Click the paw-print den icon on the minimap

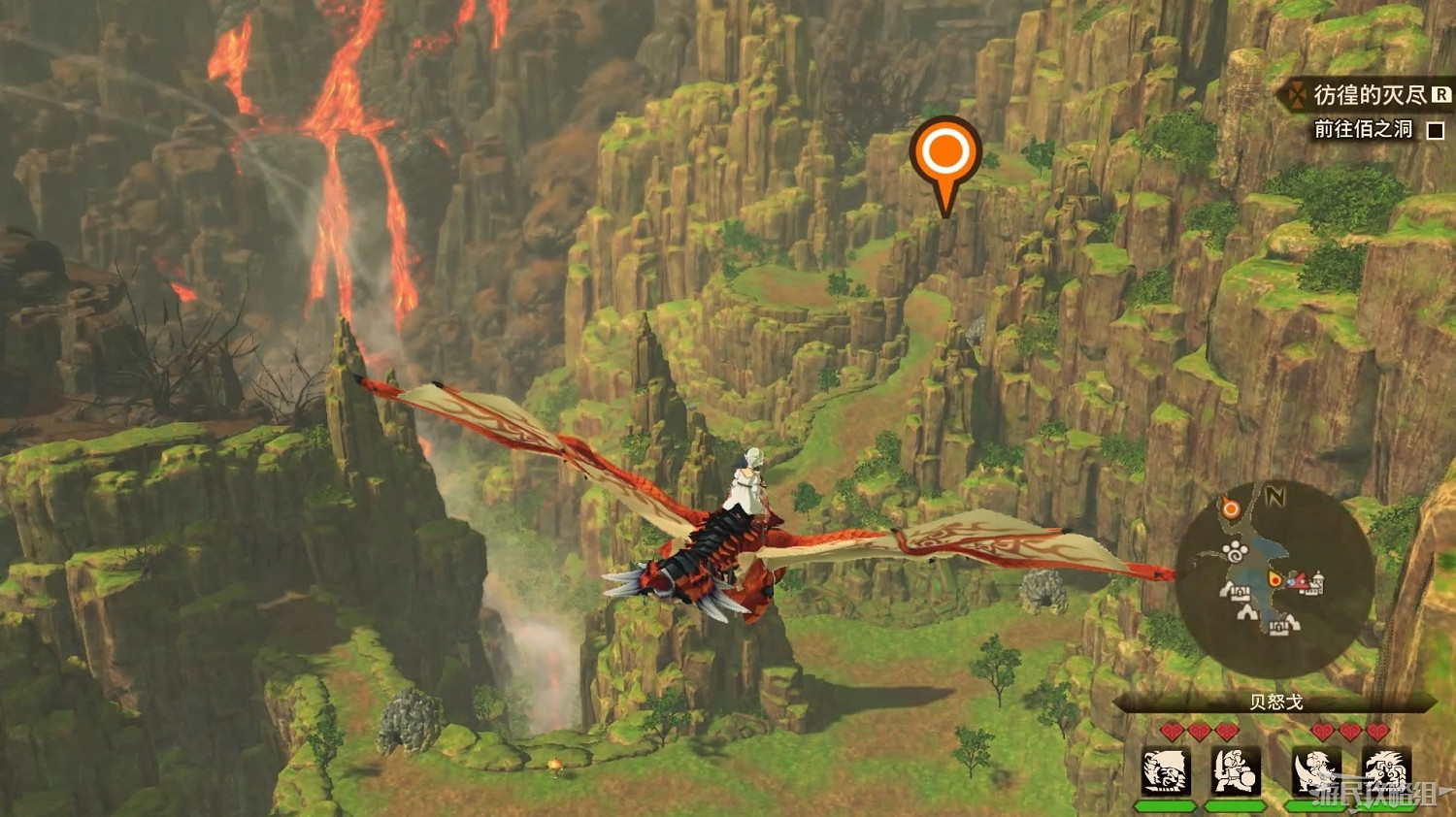point(1234,551)
